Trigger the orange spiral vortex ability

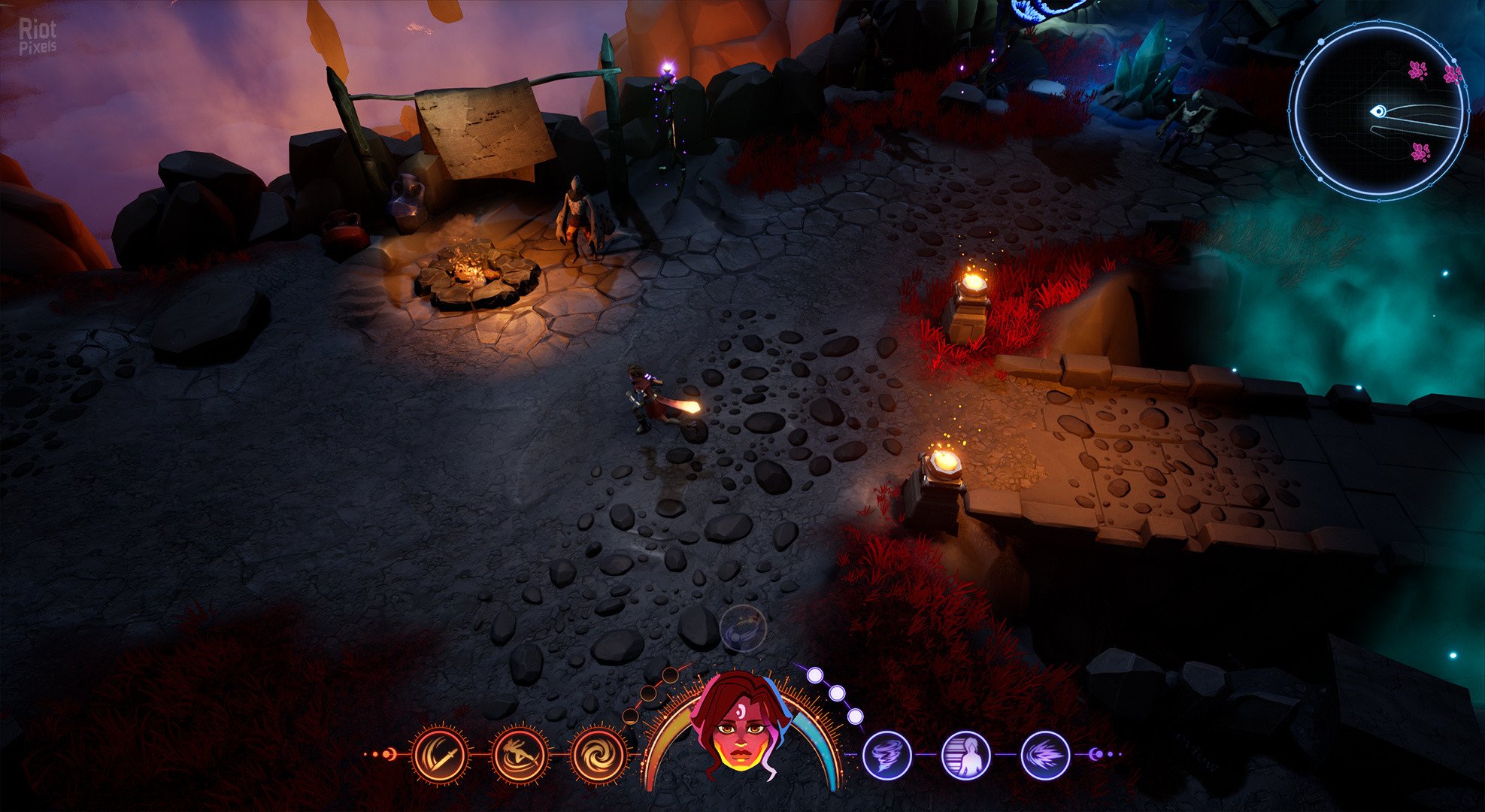click(599, 754)
